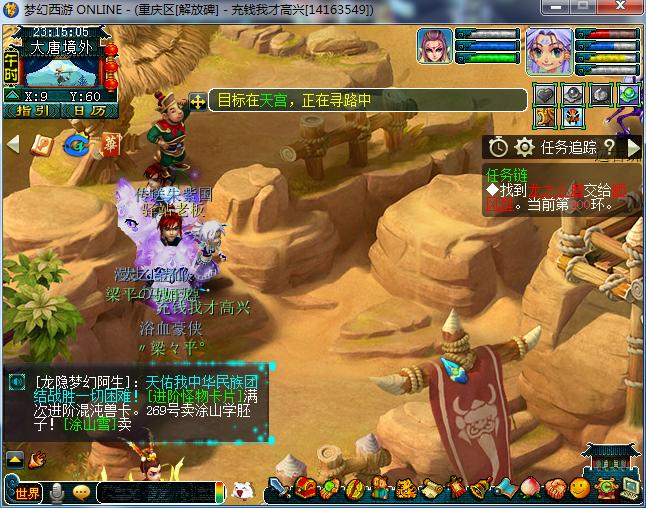Screen dimensions: 646x508
Task: Open quest tracker settings gear
Action: pos(523,147)
